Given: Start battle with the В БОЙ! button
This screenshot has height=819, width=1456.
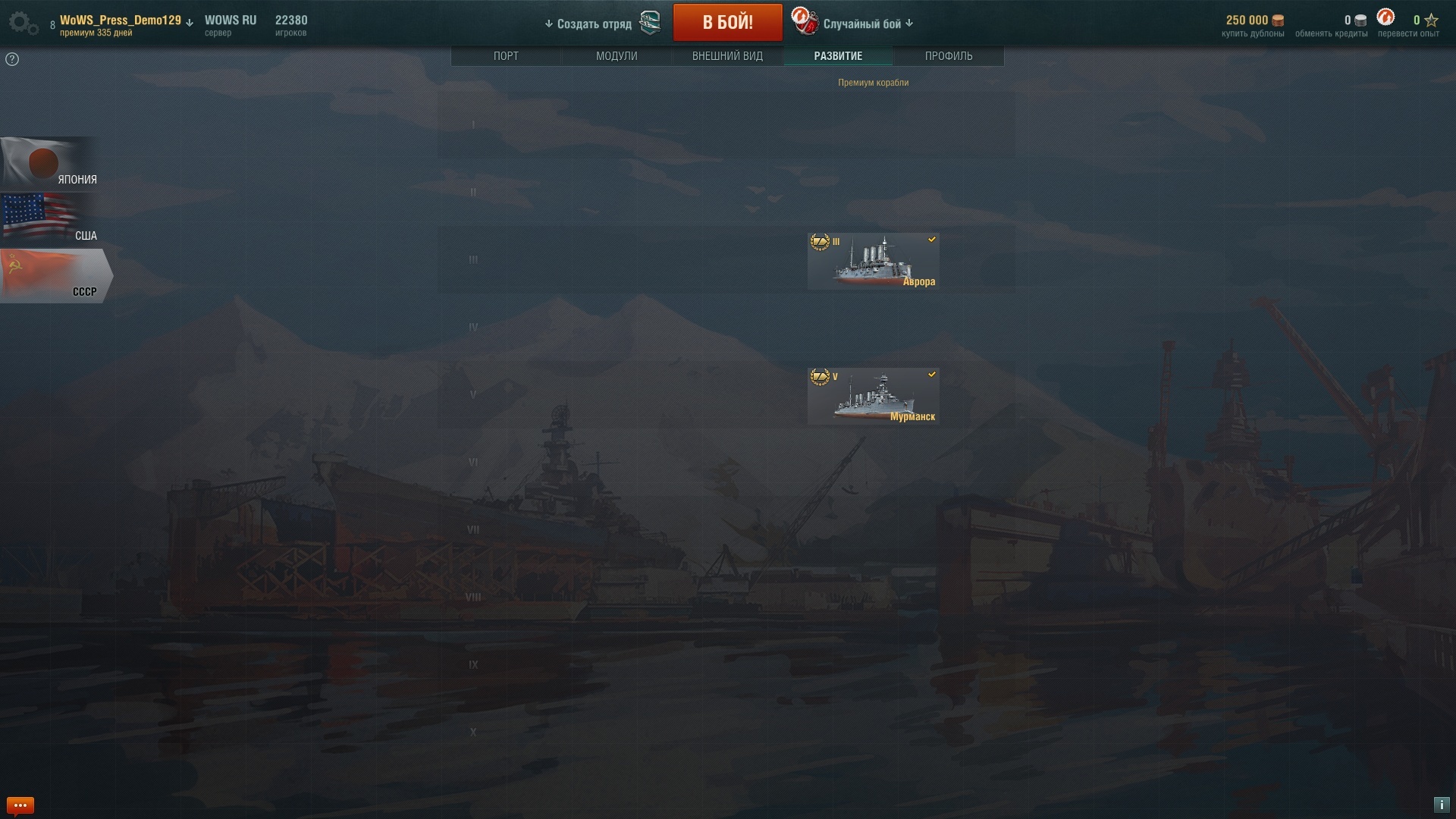Looking at the screenshot, I should click(x=727, y=23).
